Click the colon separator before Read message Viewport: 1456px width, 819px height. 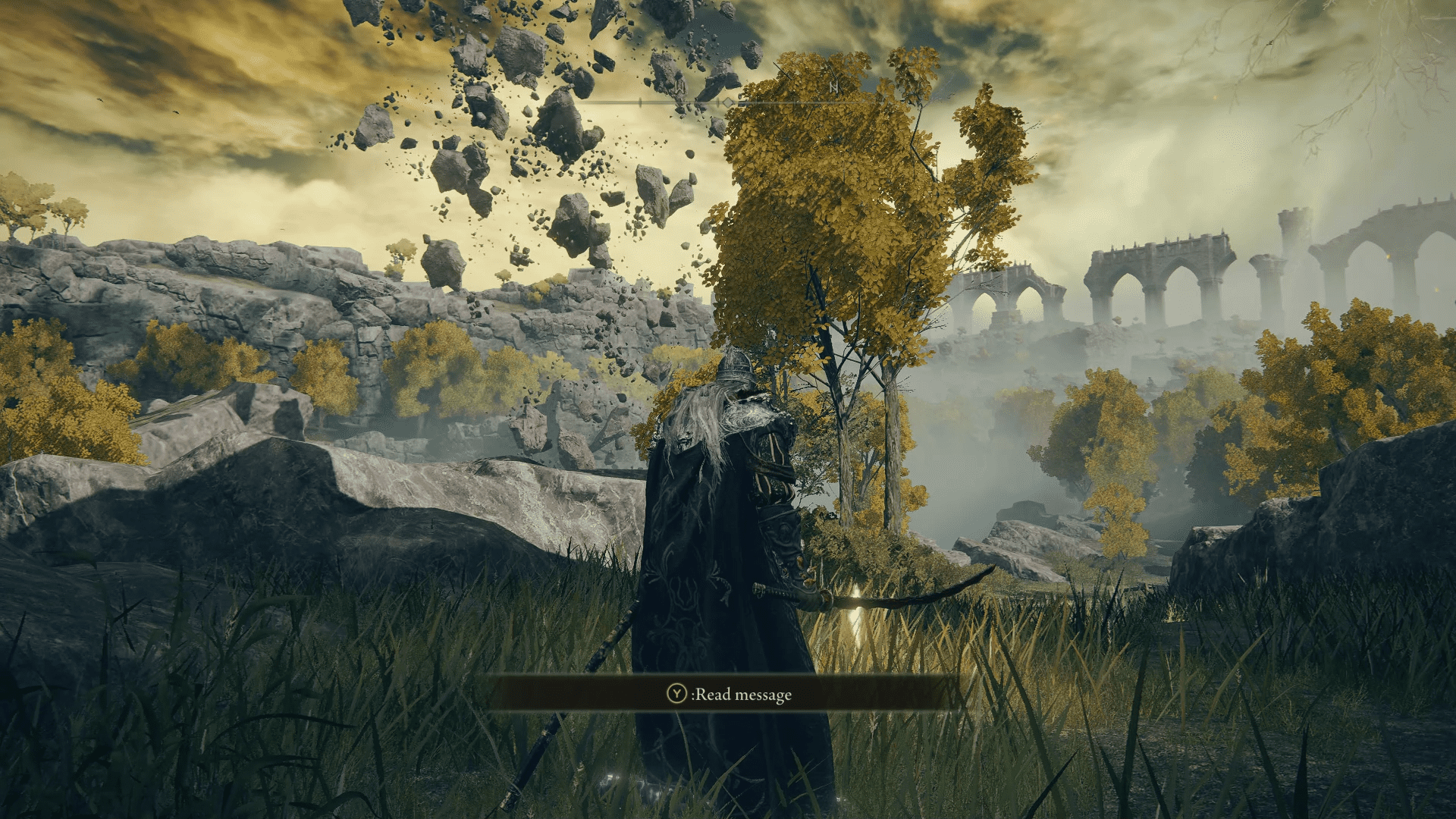[x=695, y=693]
